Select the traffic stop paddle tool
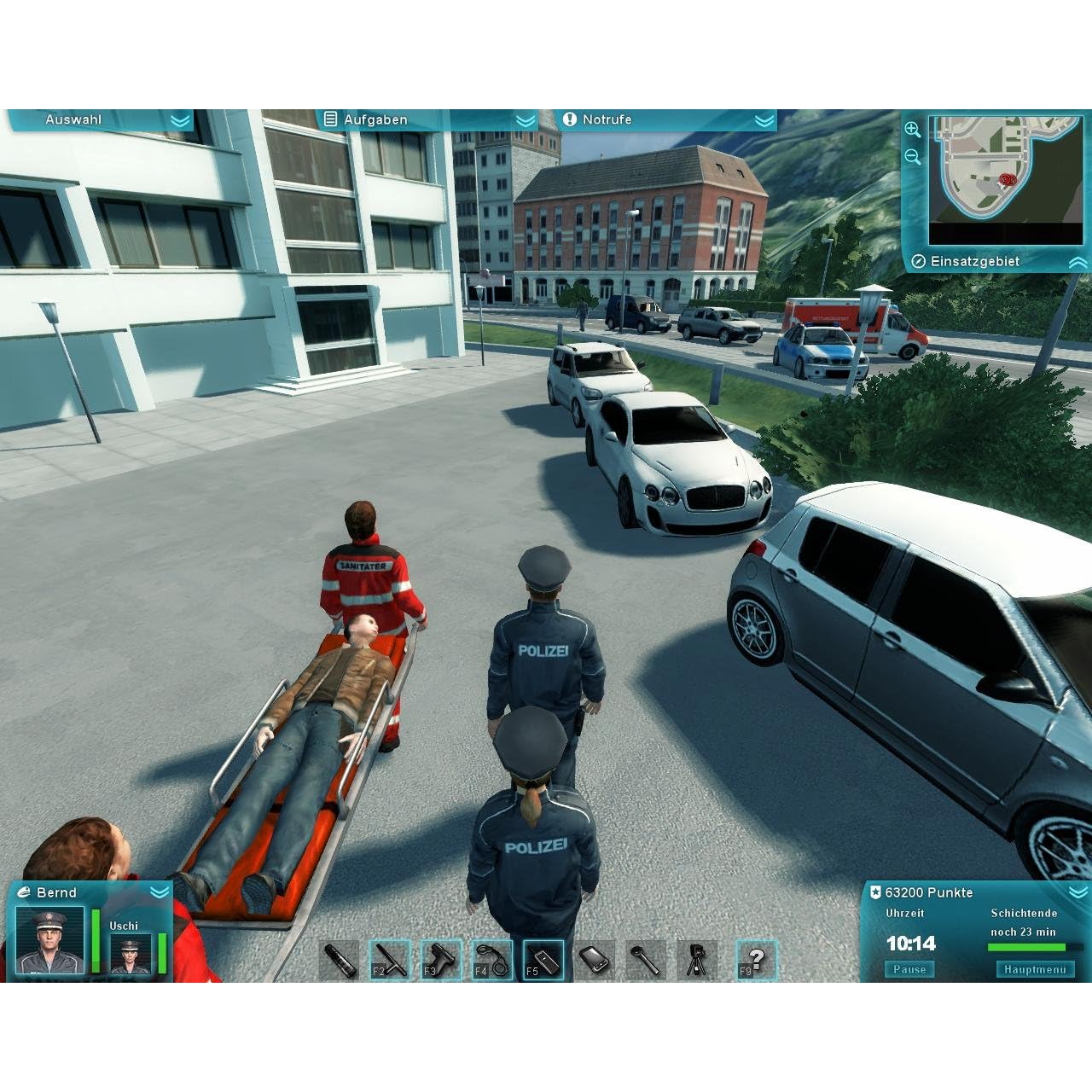This screenshot has width=1092, height=1092. (645, 960)
